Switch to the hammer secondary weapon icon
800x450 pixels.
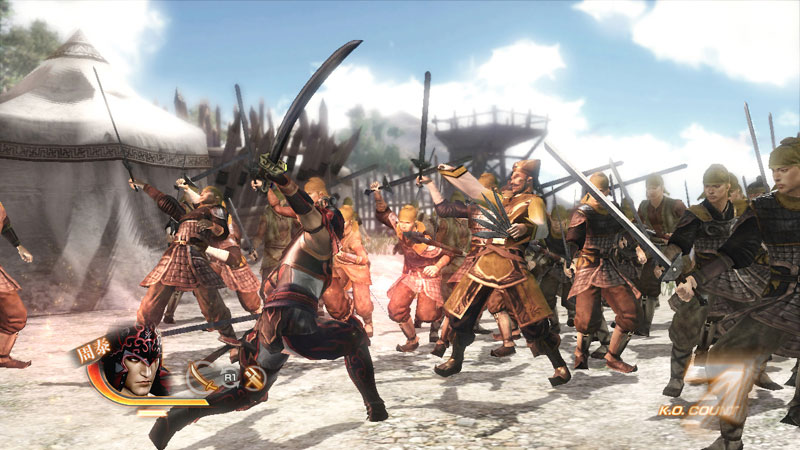tap(254, 378)
